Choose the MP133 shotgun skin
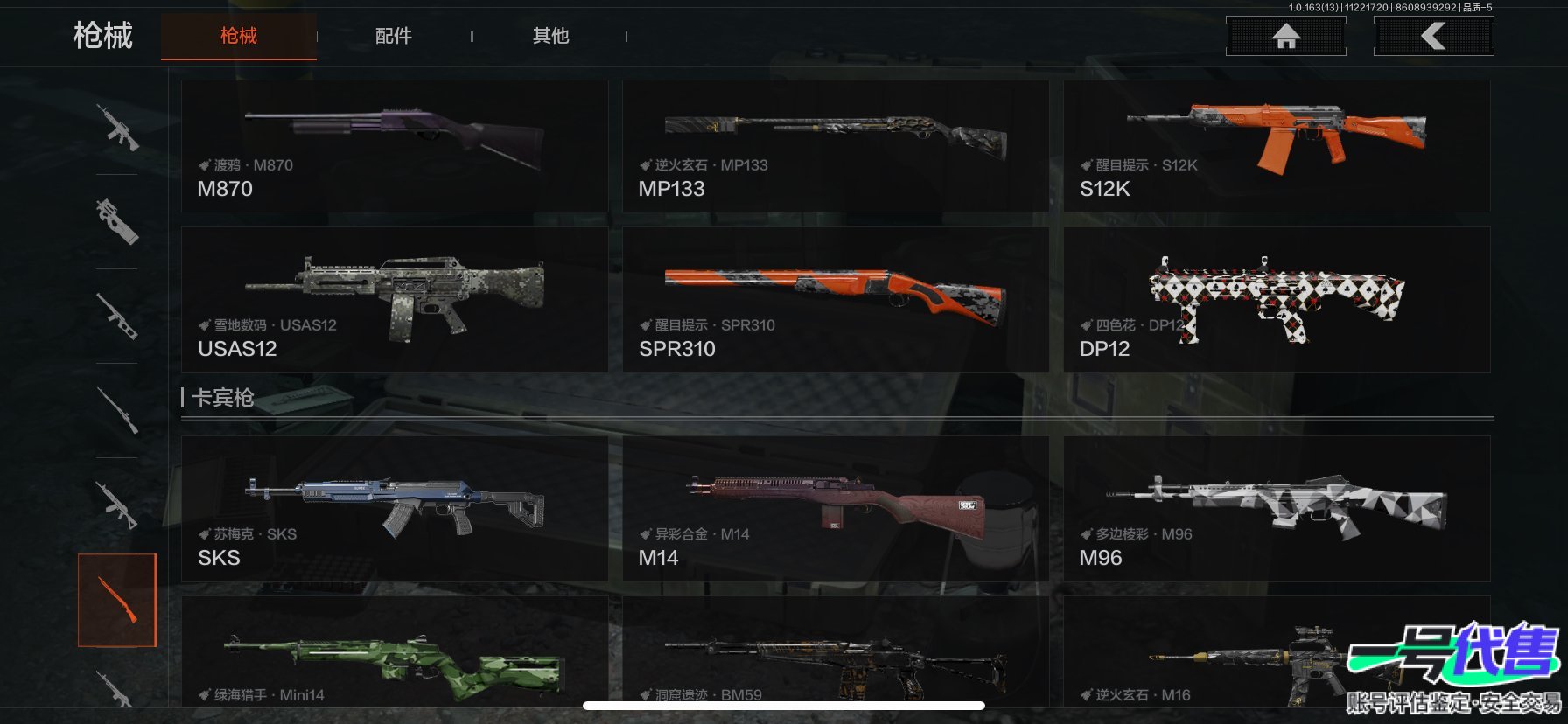Screen dimensions: 1568x724 tap(835, 146)
